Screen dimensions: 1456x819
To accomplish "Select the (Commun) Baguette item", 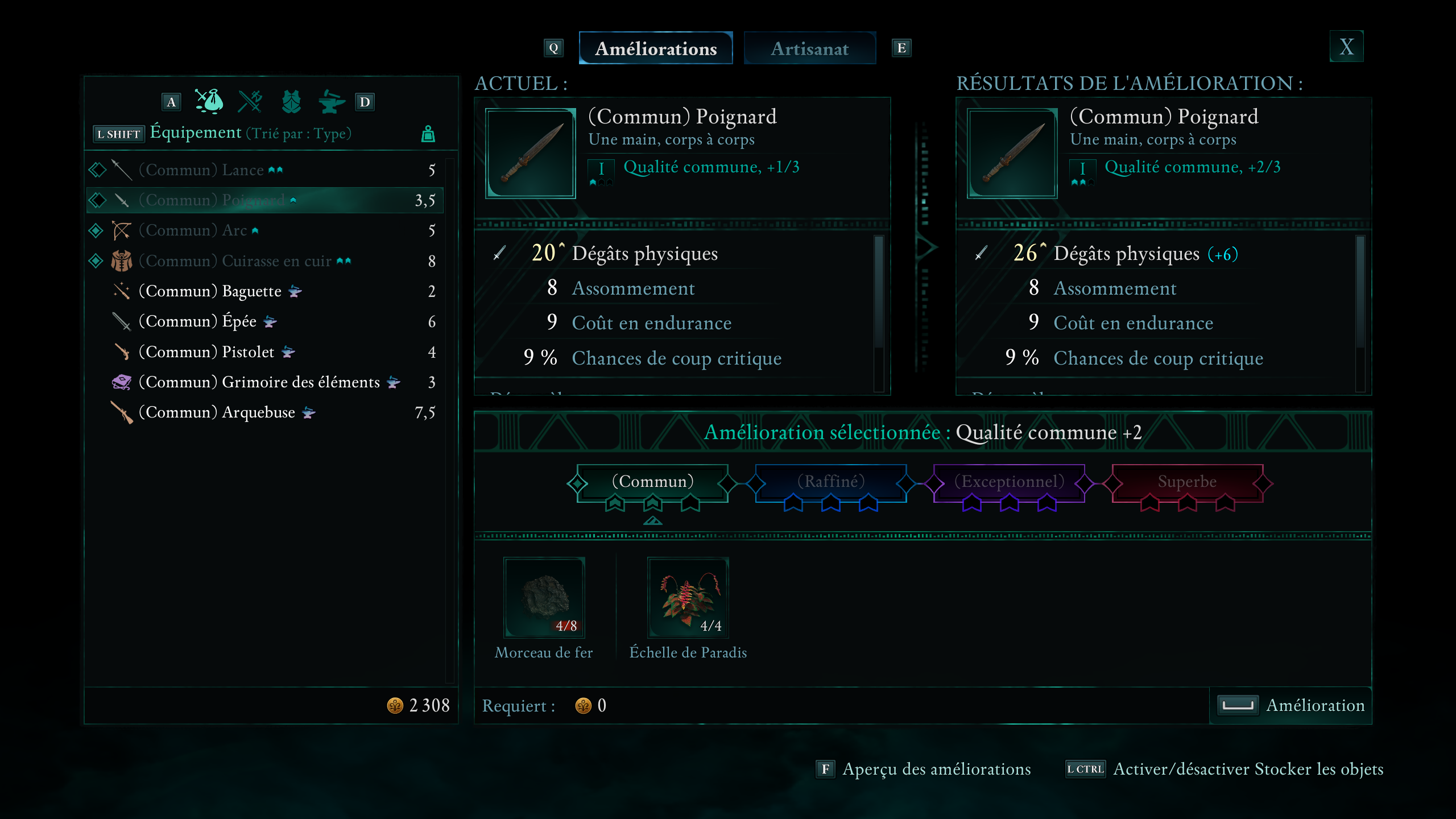I will point(264,291).
